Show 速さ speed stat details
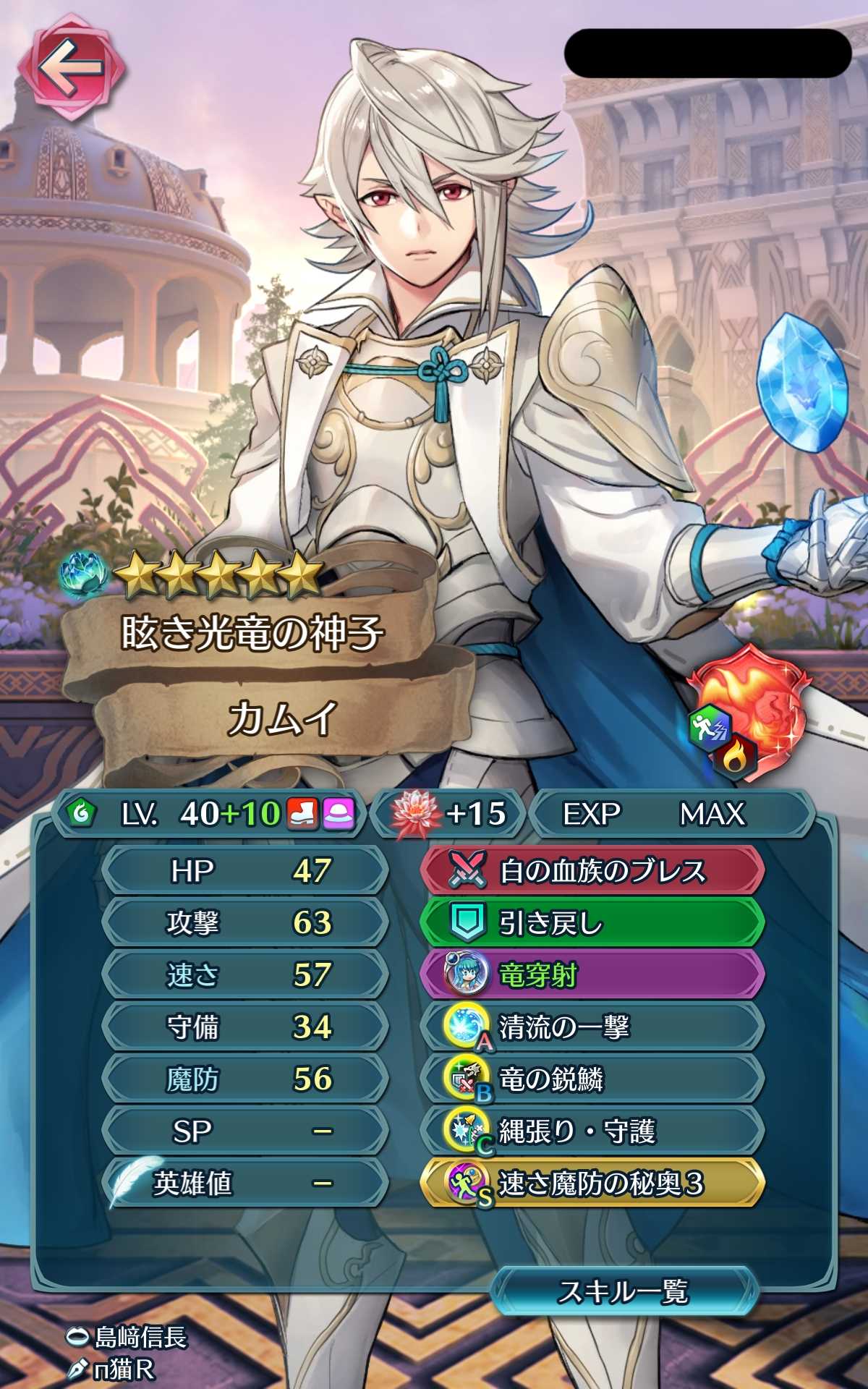 [244, 975]
